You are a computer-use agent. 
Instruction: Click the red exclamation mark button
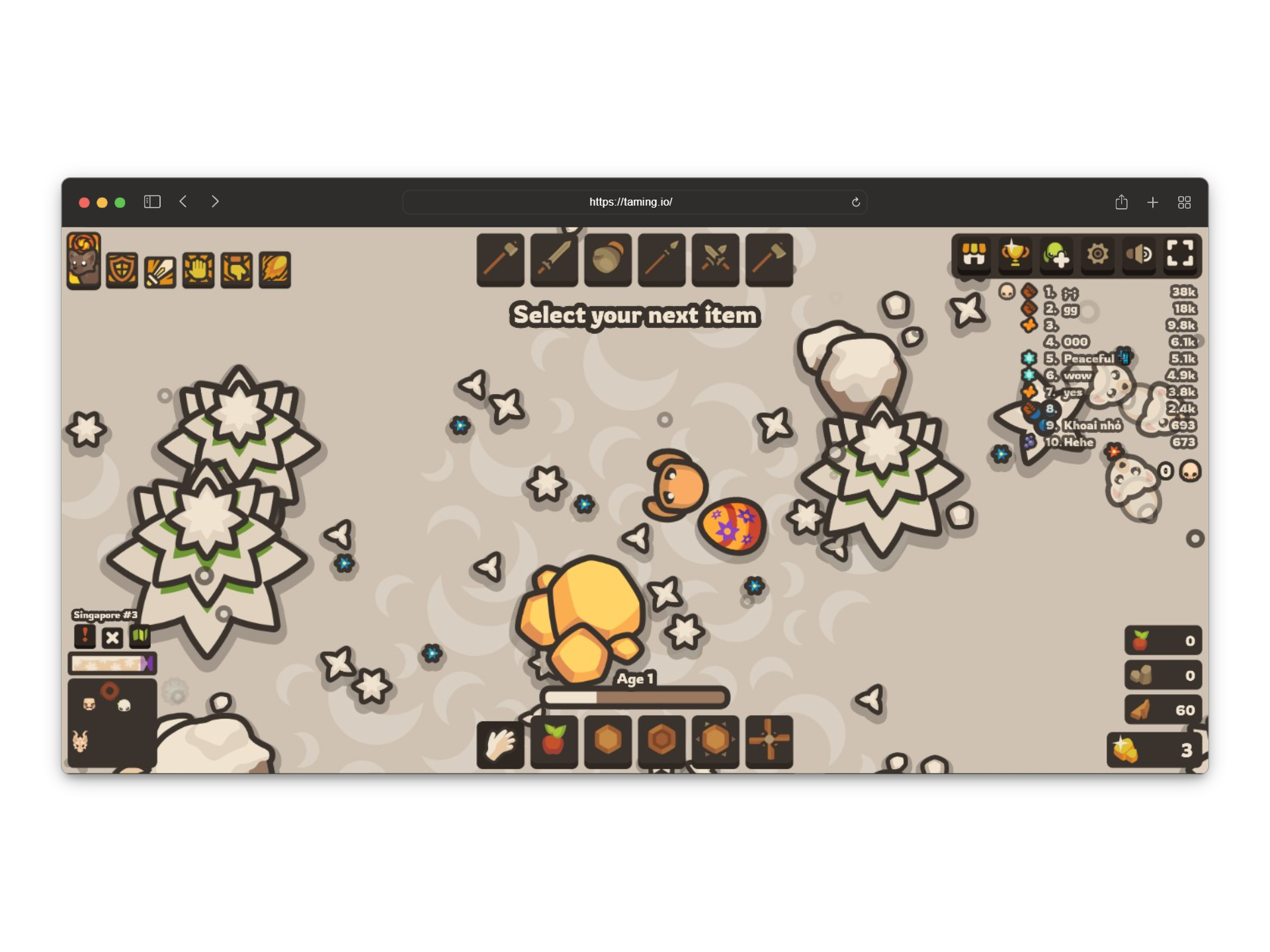pyautogui.click(x=85, y=637)
